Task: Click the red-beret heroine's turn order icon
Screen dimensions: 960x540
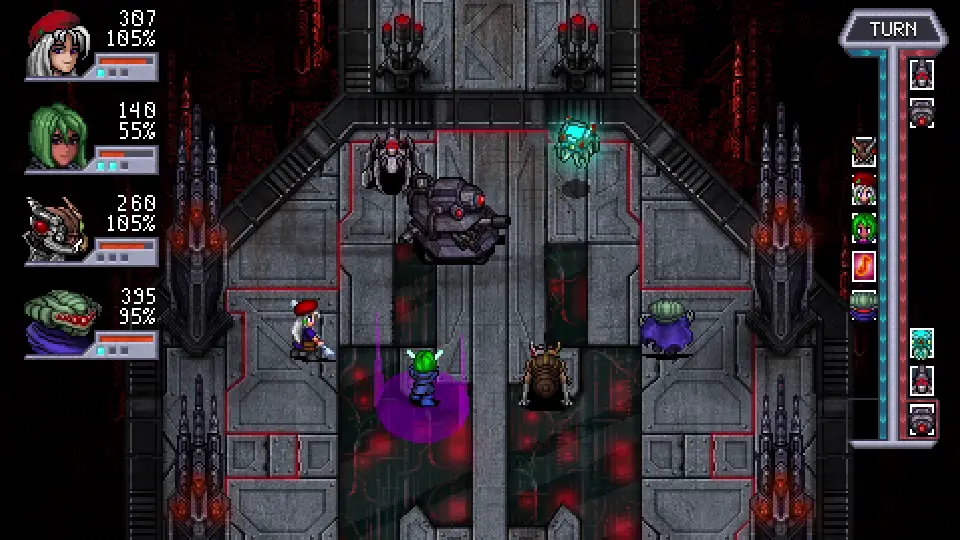Action: coord(863,189)
